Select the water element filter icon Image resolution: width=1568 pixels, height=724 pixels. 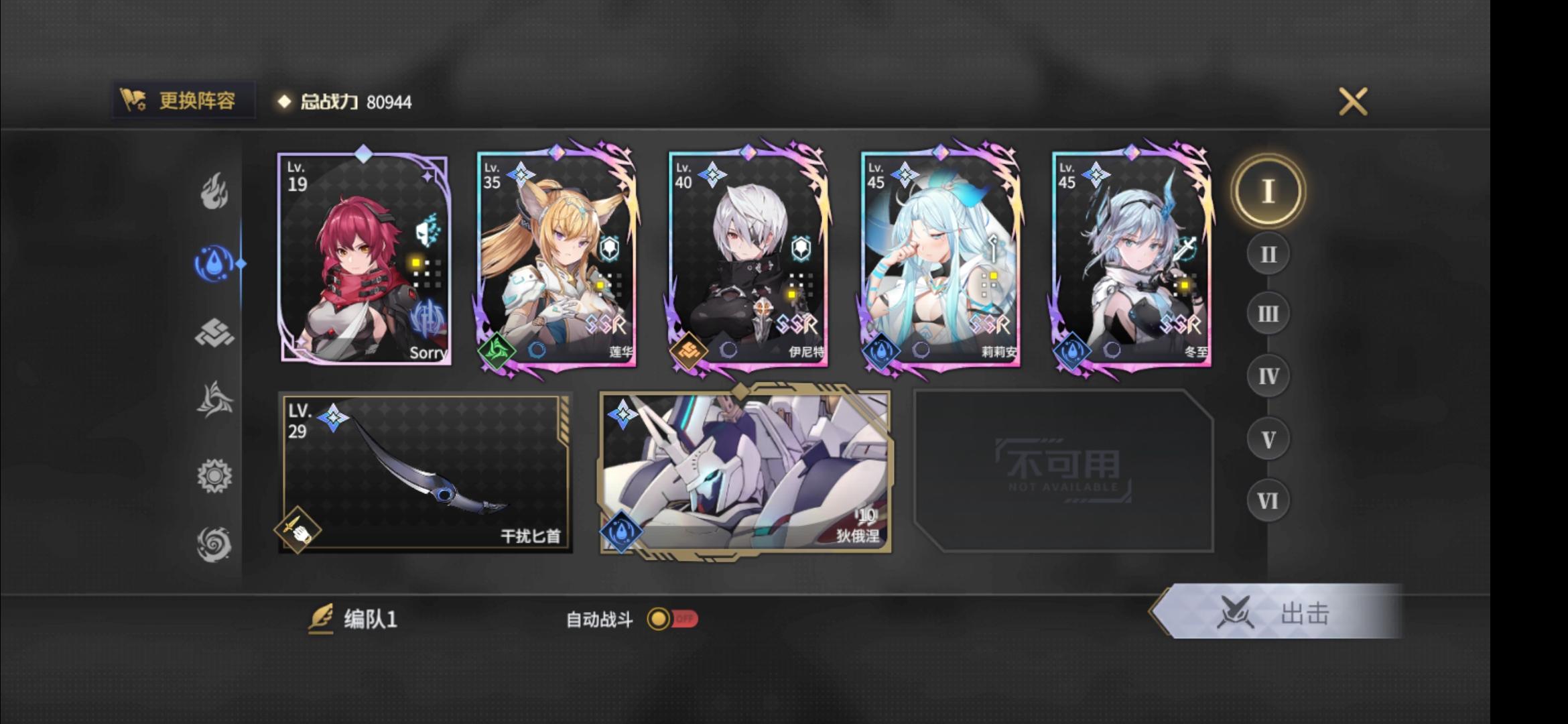tap(214, 261)
